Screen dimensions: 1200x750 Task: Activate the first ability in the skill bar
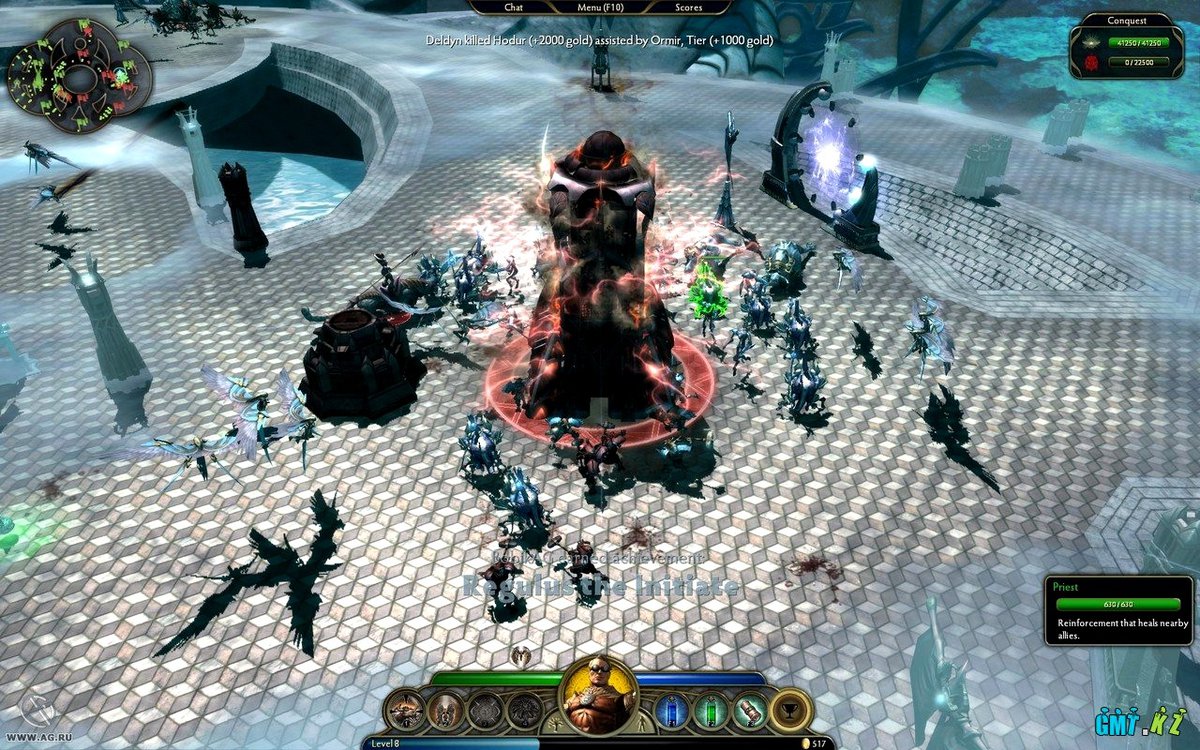pos(407,710)
